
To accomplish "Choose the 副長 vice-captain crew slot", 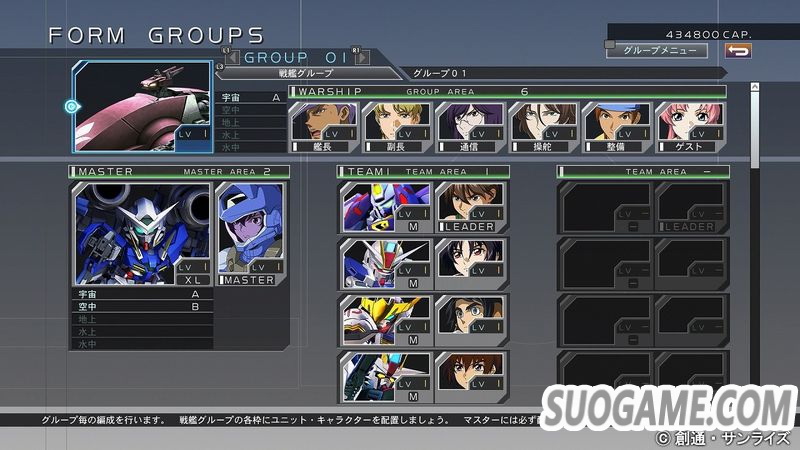I will click(383, 126).
